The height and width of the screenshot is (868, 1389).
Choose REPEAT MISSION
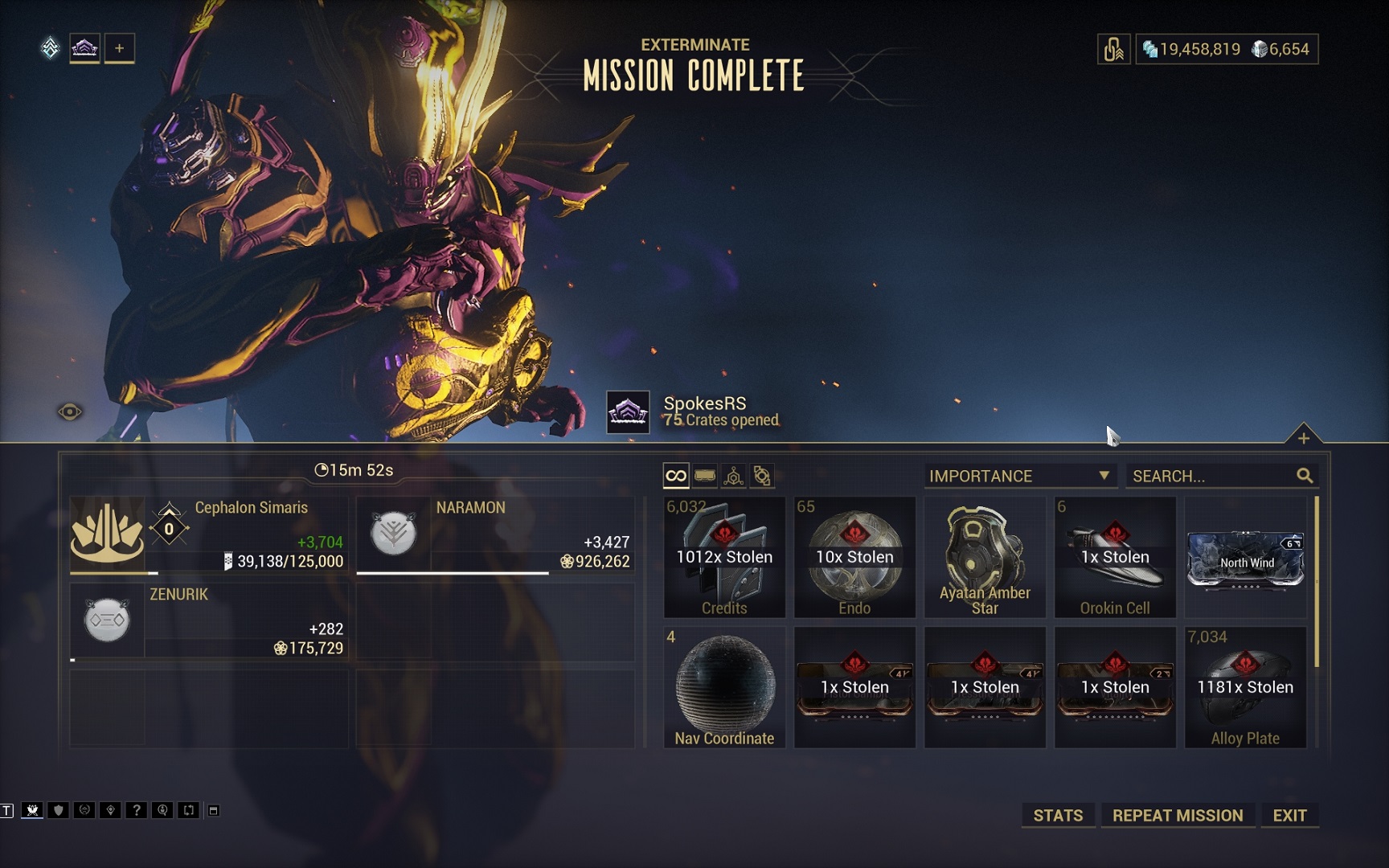(1177, 815)
